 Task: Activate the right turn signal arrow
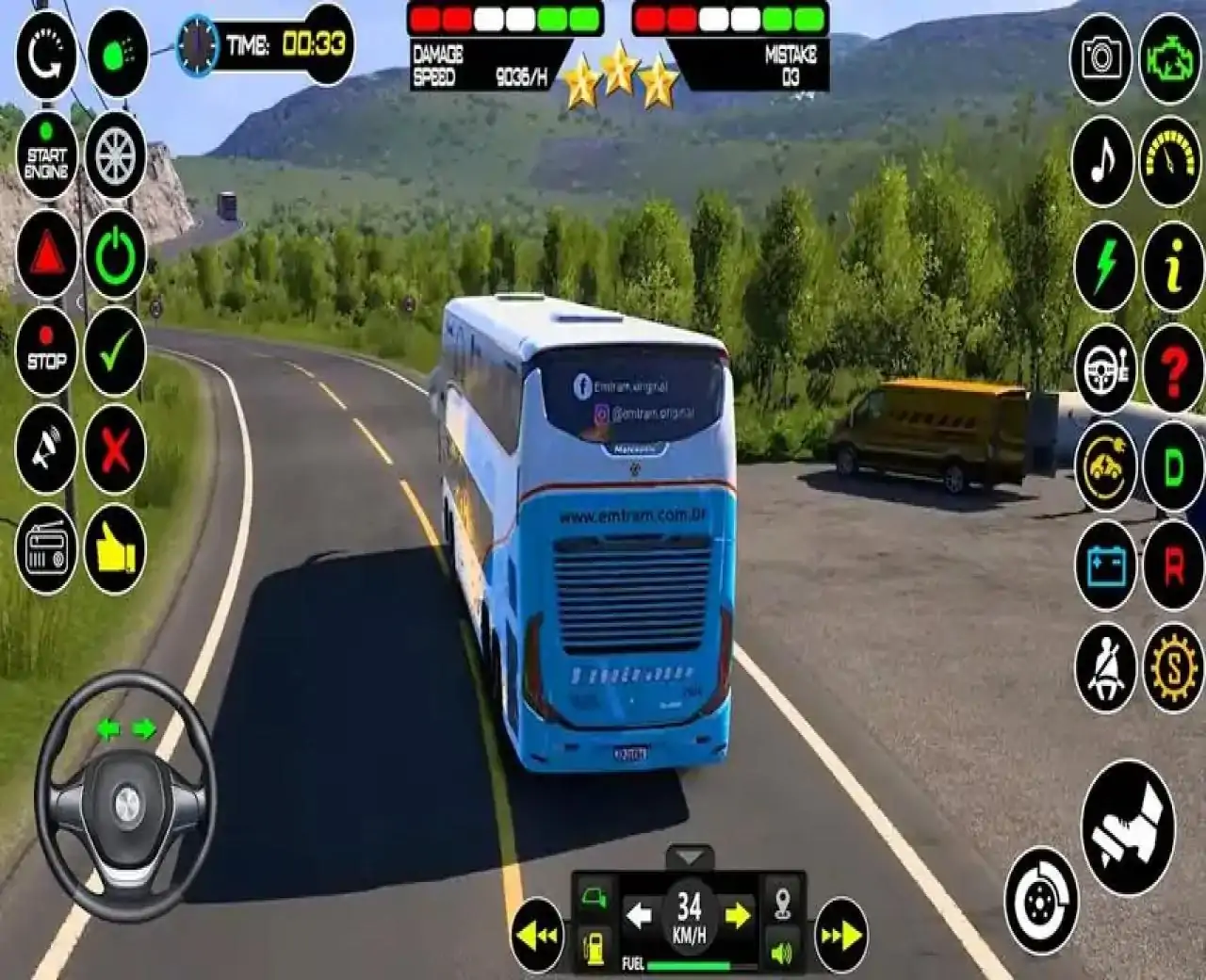click(738, 914)
